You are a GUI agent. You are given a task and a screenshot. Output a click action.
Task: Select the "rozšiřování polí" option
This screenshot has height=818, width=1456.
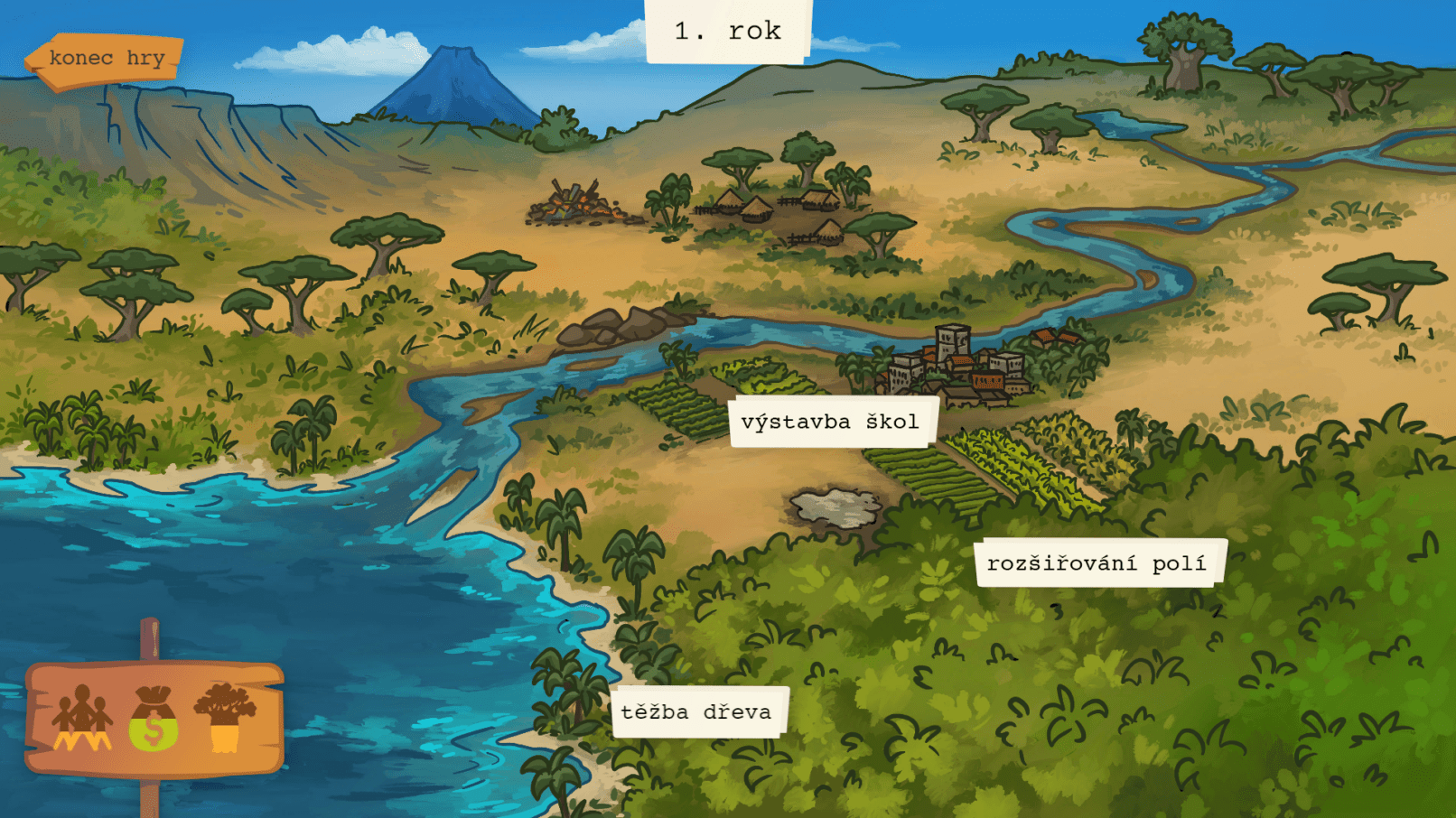[x=1097, y=563]
